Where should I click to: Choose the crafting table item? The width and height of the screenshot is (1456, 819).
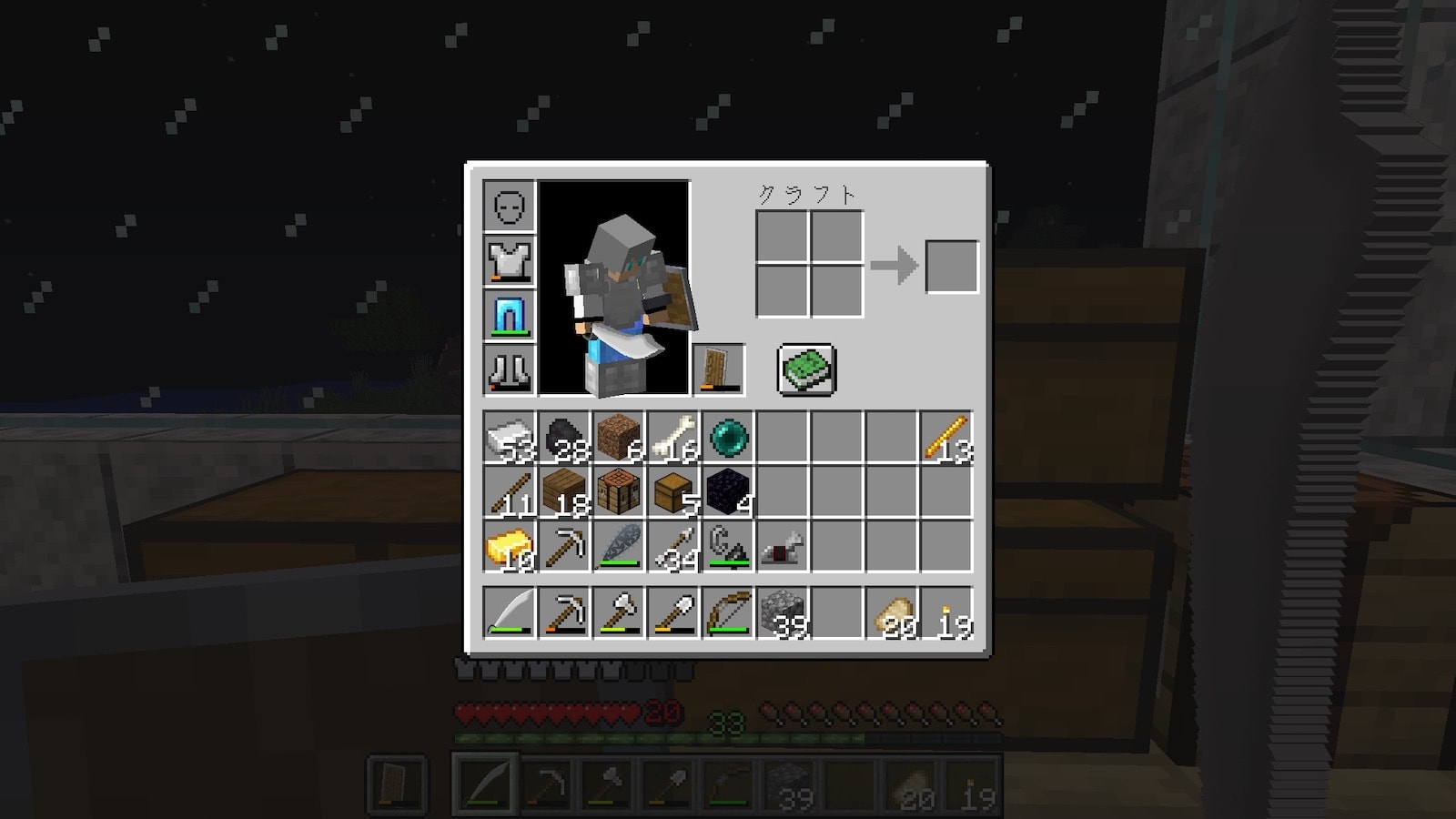pos(619,492)
